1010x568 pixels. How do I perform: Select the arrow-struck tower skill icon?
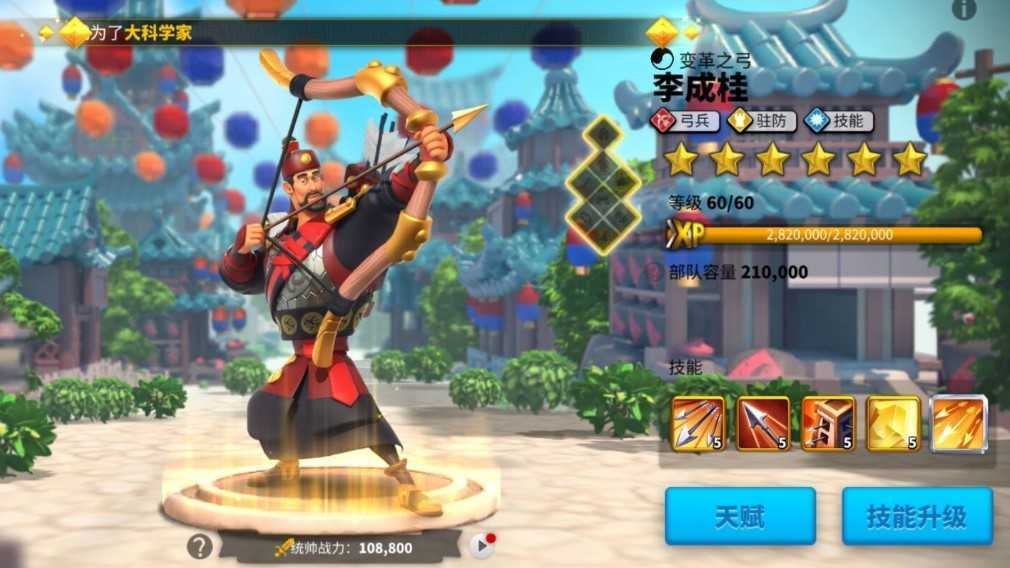pyautogui.click(x=828, y=423)
